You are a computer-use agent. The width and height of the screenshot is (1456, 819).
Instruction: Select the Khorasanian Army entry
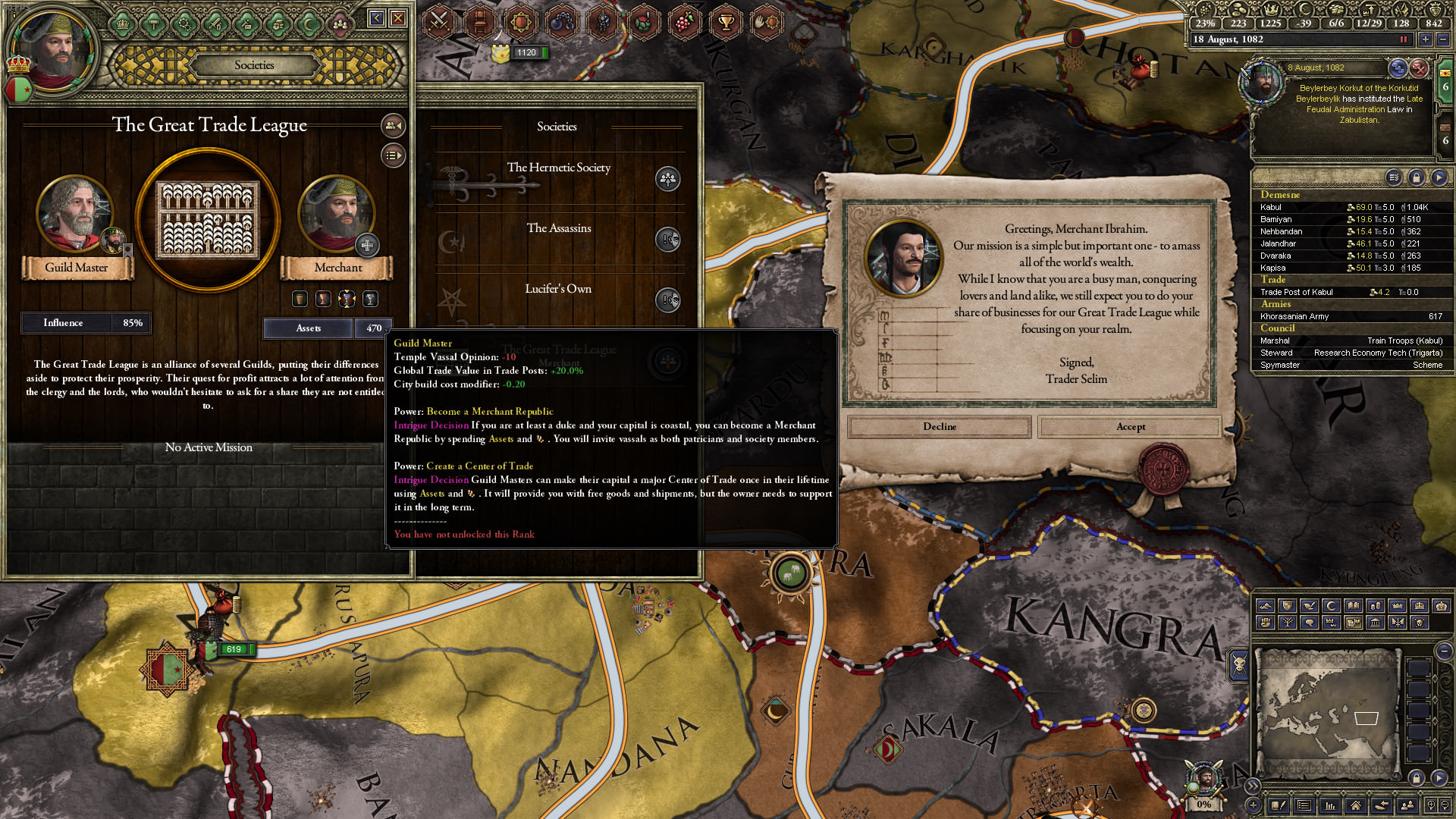click(1294, 316)
